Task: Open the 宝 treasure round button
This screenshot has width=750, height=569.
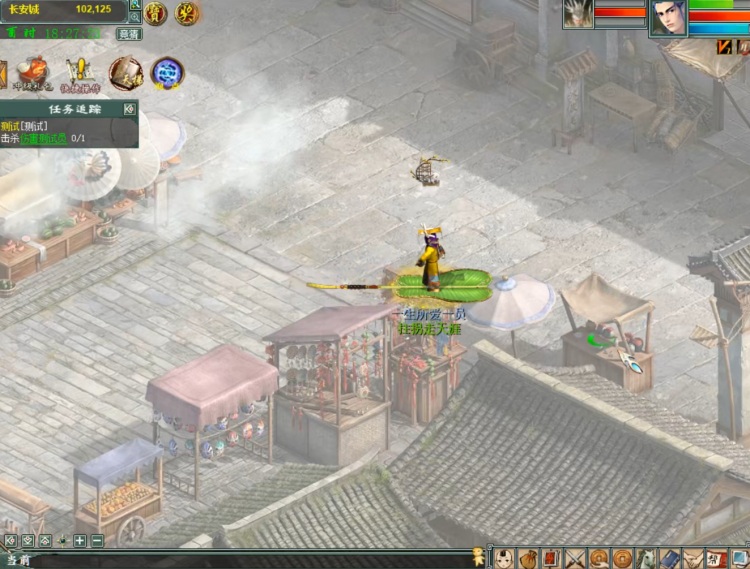Action: point(155,13)
